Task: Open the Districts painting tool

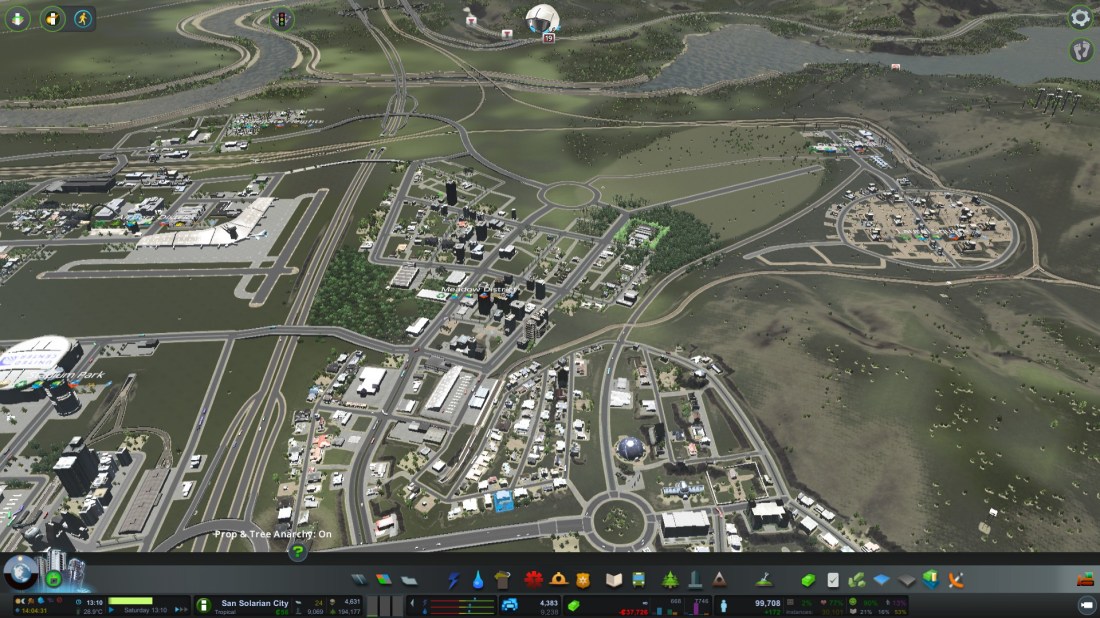Action: [409, 580]
